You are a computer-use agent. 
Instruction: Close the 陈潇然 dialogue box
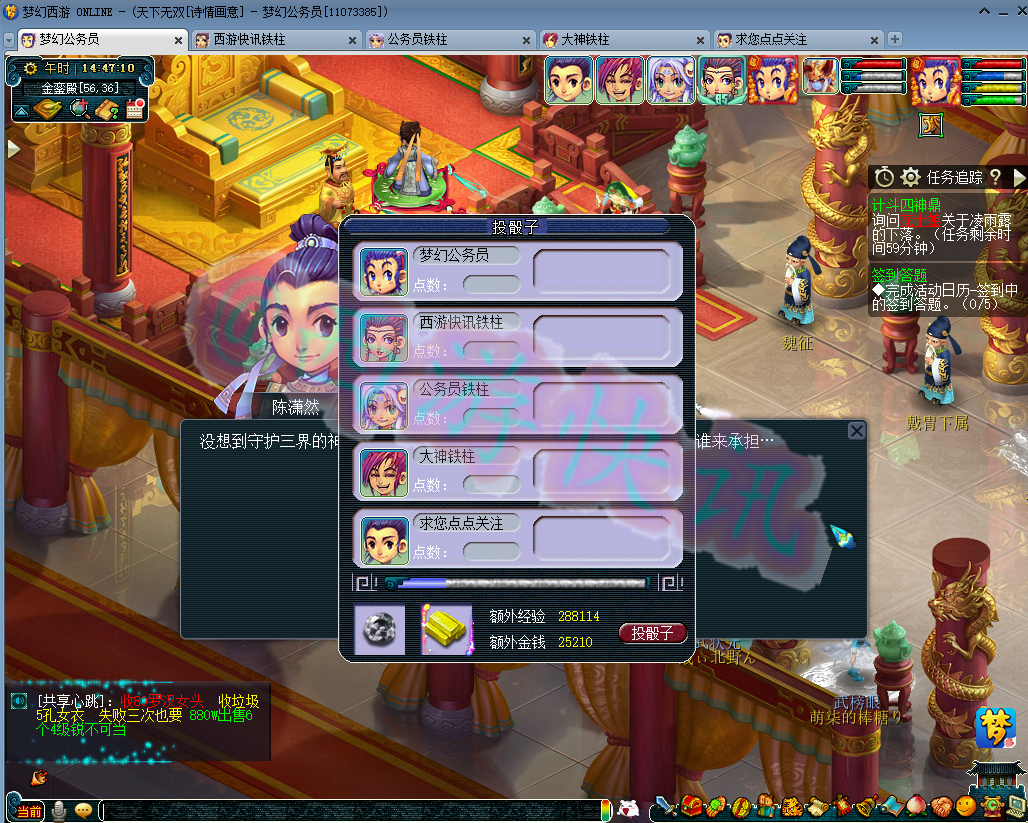856,431
